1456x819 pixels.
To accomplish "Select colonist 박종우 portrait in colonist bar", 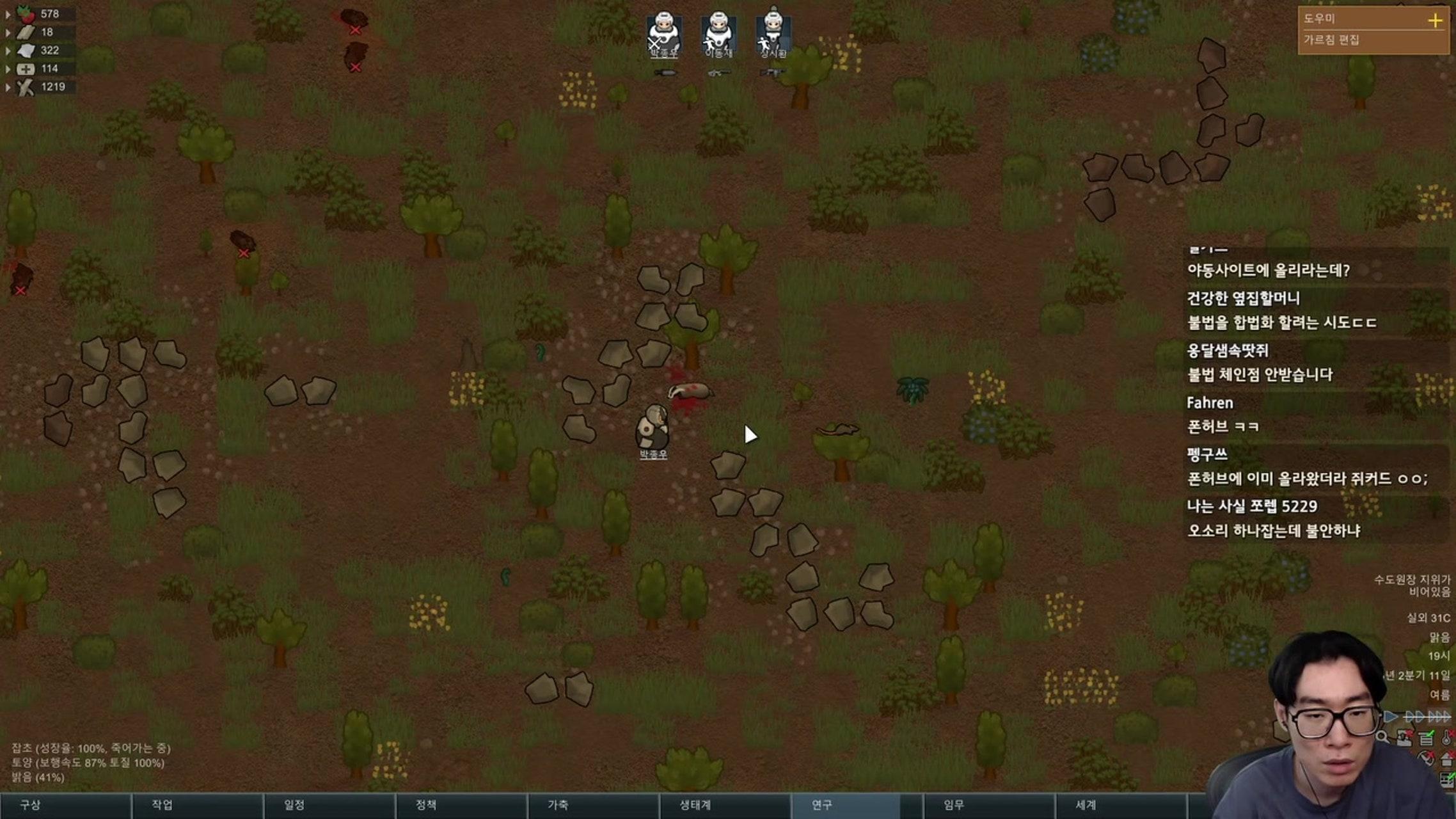I will pos(664,33).
